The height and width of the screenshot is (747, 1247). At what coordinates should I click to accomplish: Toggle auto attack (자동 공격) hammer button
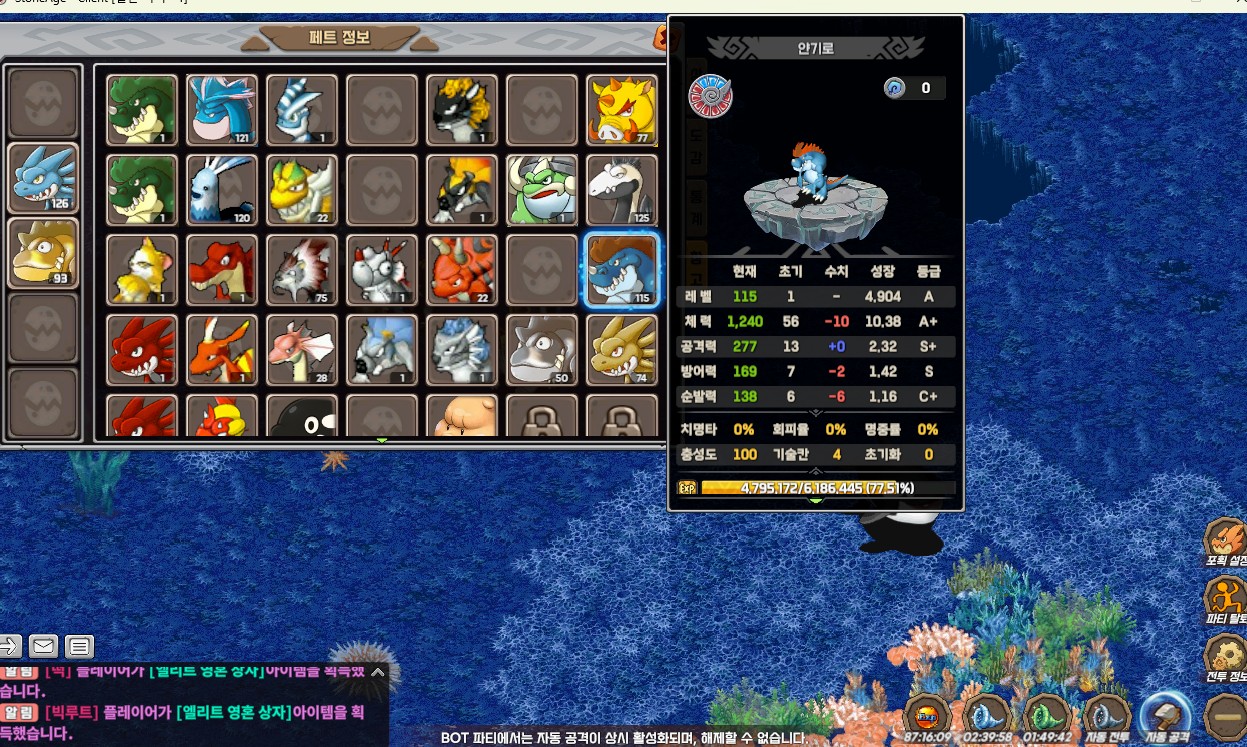[1166, 717]
